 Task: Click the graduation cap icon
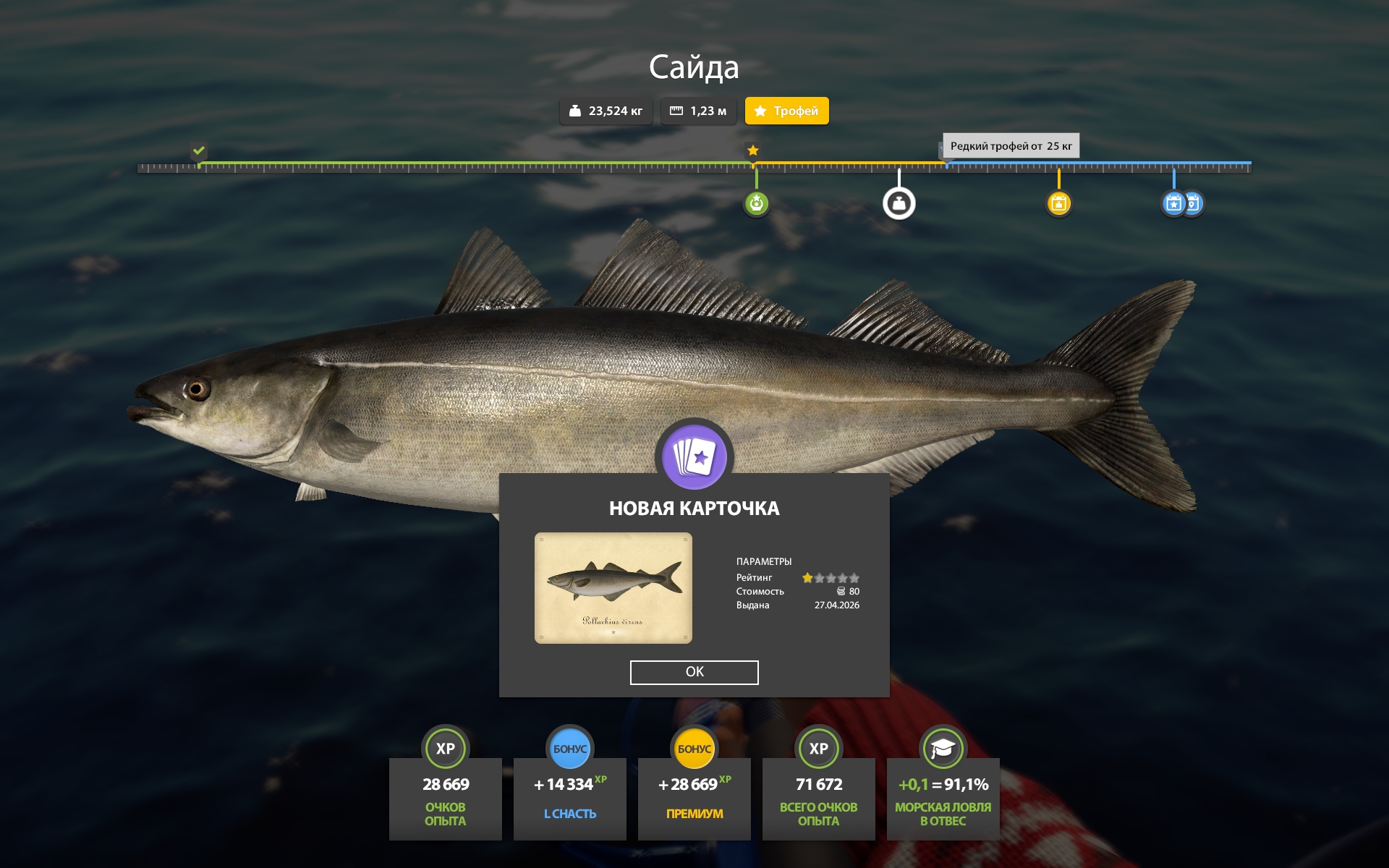click(x=943, y=749)
